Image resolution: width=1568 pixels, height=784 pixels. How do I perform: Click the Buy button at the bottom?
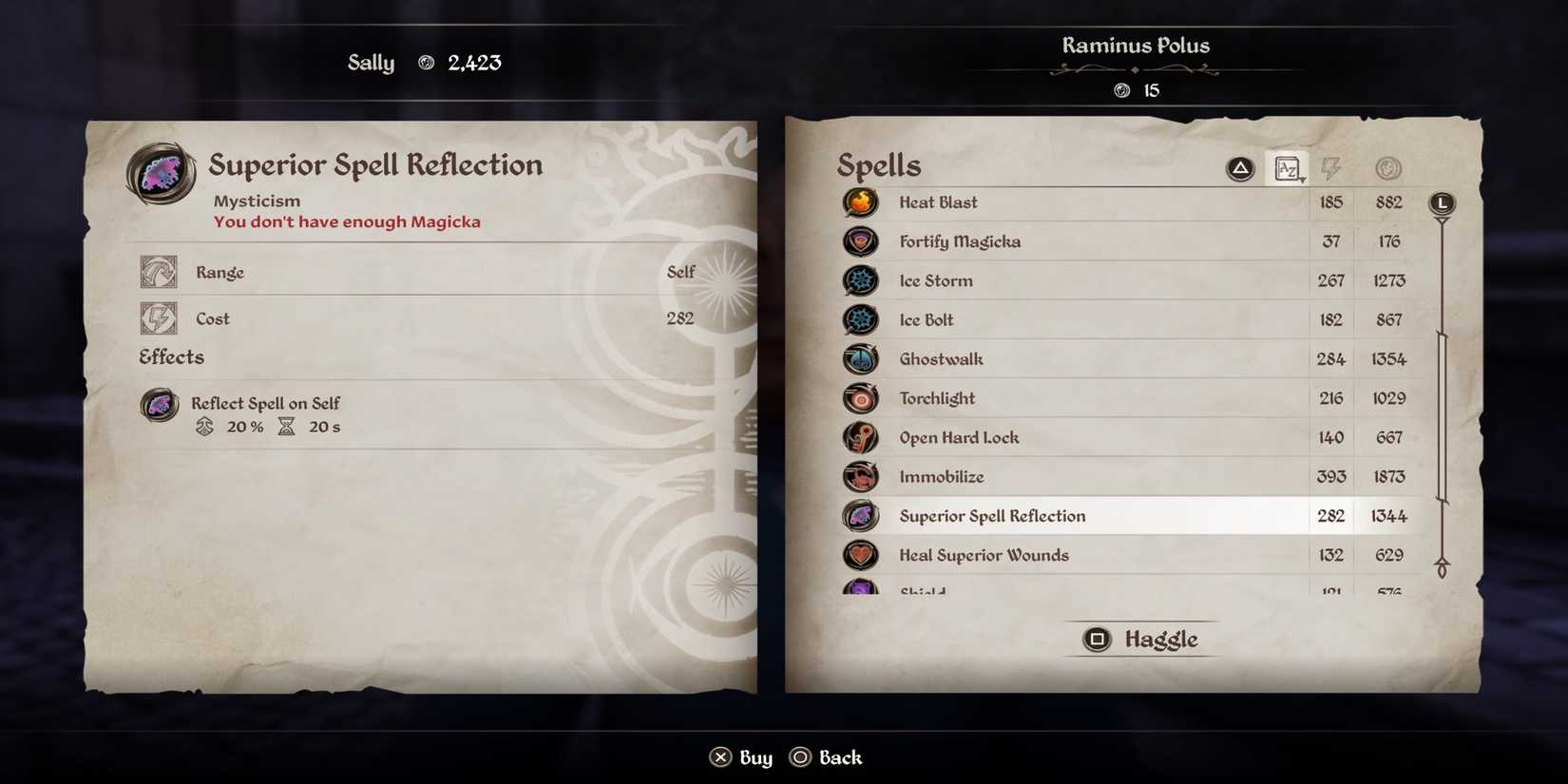click(x=740, y=756)
